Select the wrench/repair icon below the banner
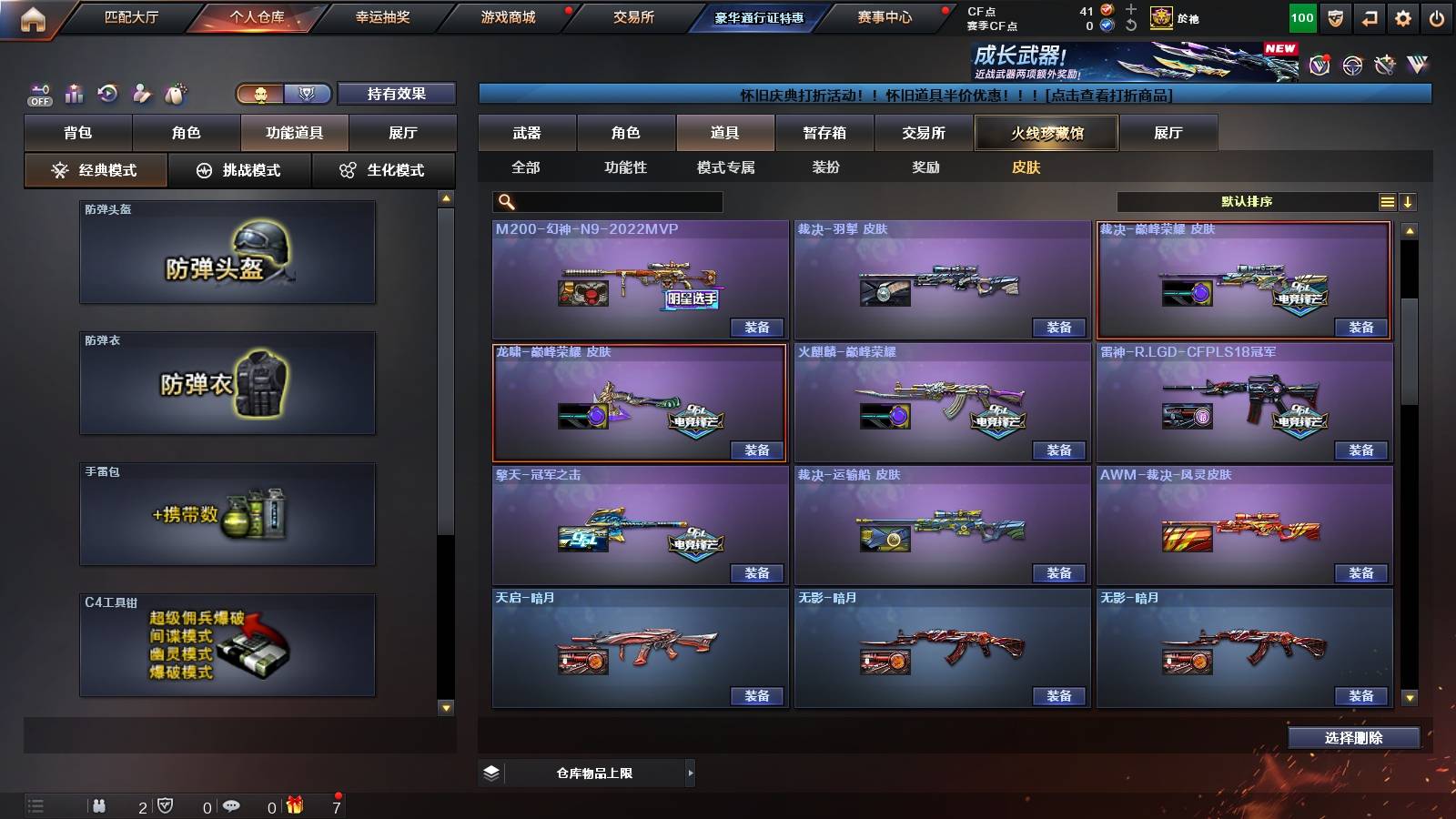The width and height of the screenshot is (1456, 819). [1387, 64]
